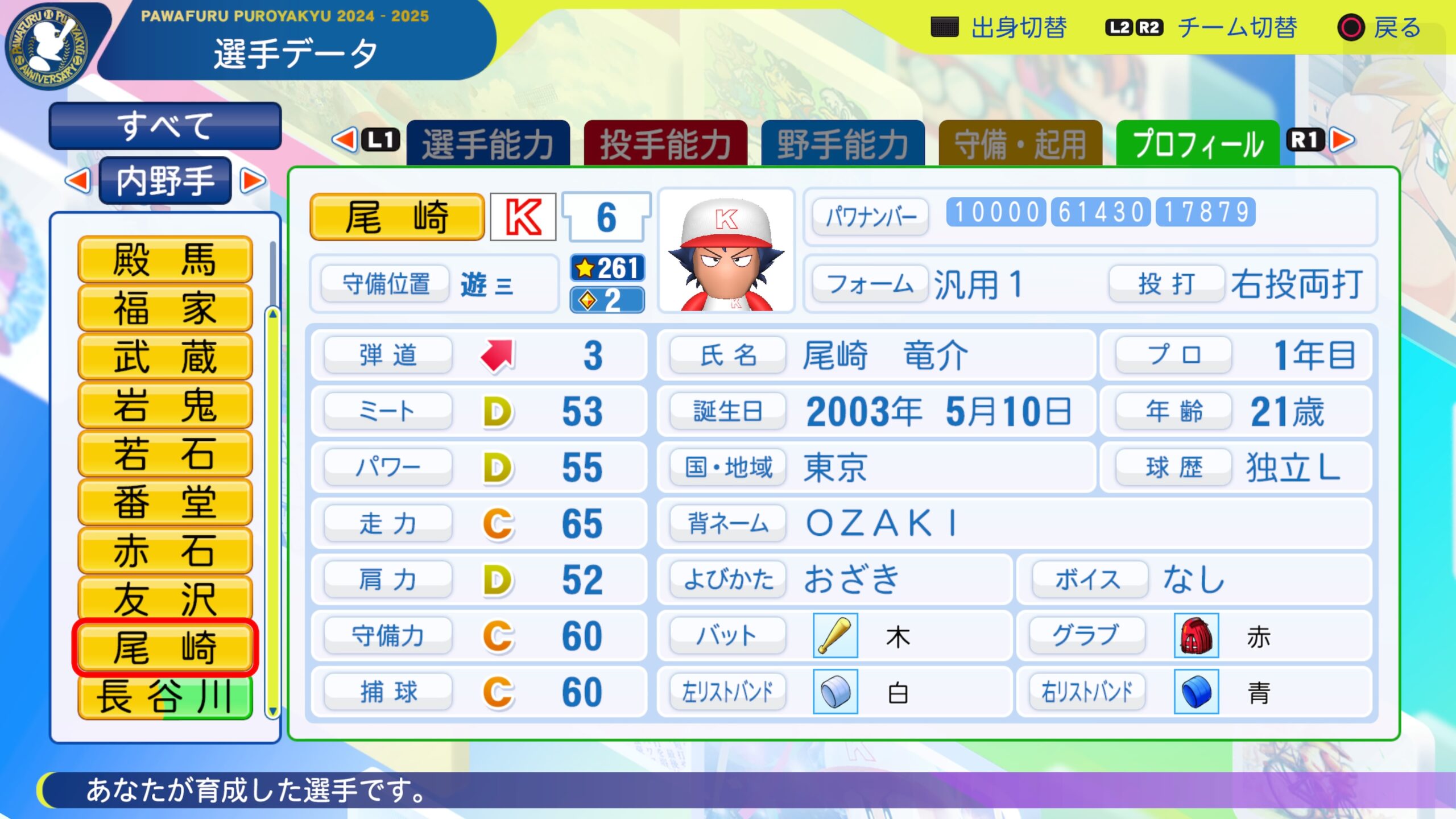Select player 武蔵 from the roster
The image size is (1456, 819).
point(165,357)
